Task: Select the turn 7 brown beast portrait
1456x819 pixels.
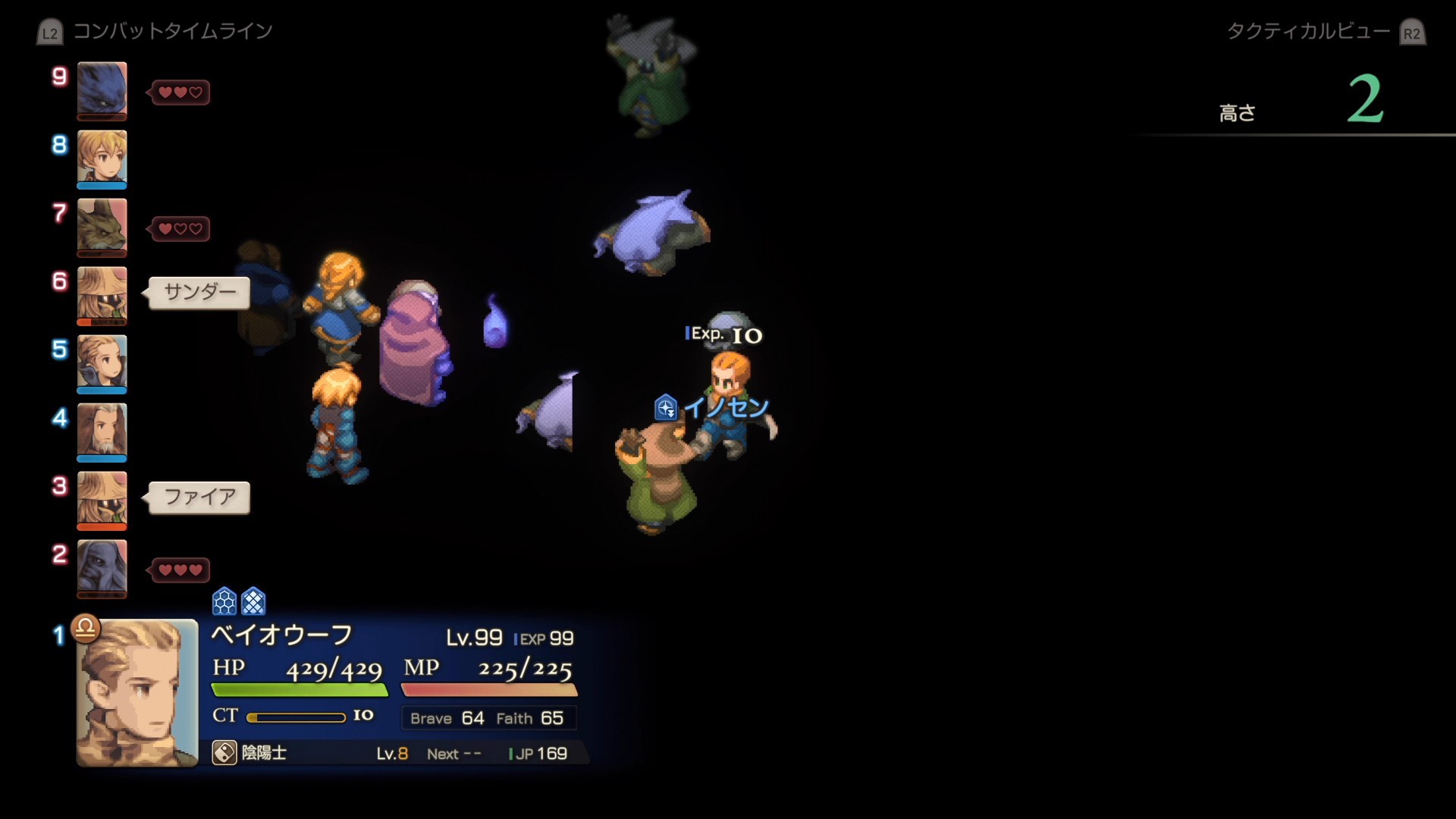Action: (102, 226)
